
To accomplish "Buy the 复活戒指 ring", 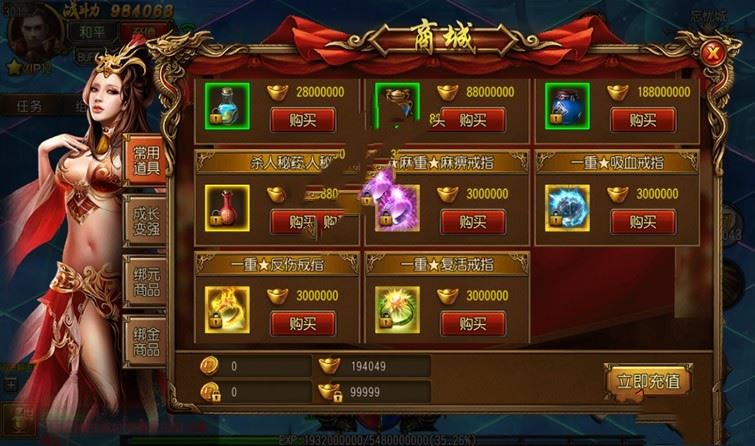I will point(473,324).
